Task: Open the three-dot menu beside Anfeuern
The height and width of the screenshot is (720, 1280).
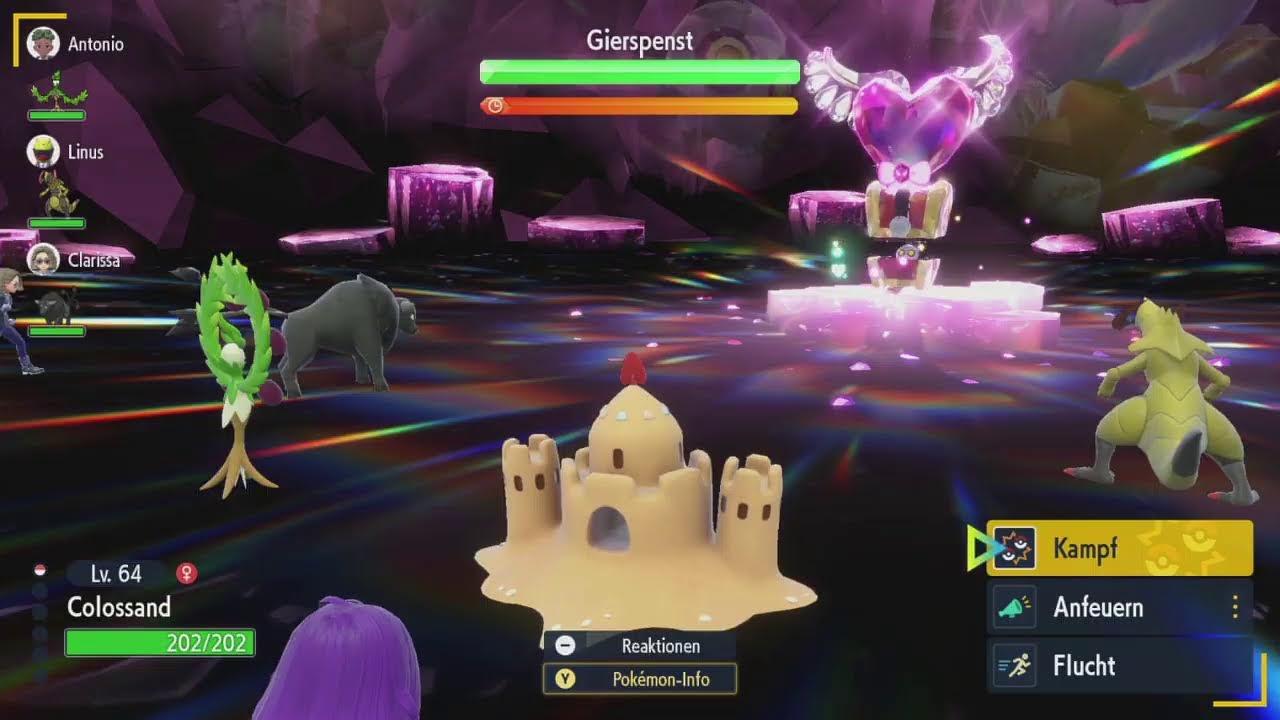Action: click(x=1236, y=606)
